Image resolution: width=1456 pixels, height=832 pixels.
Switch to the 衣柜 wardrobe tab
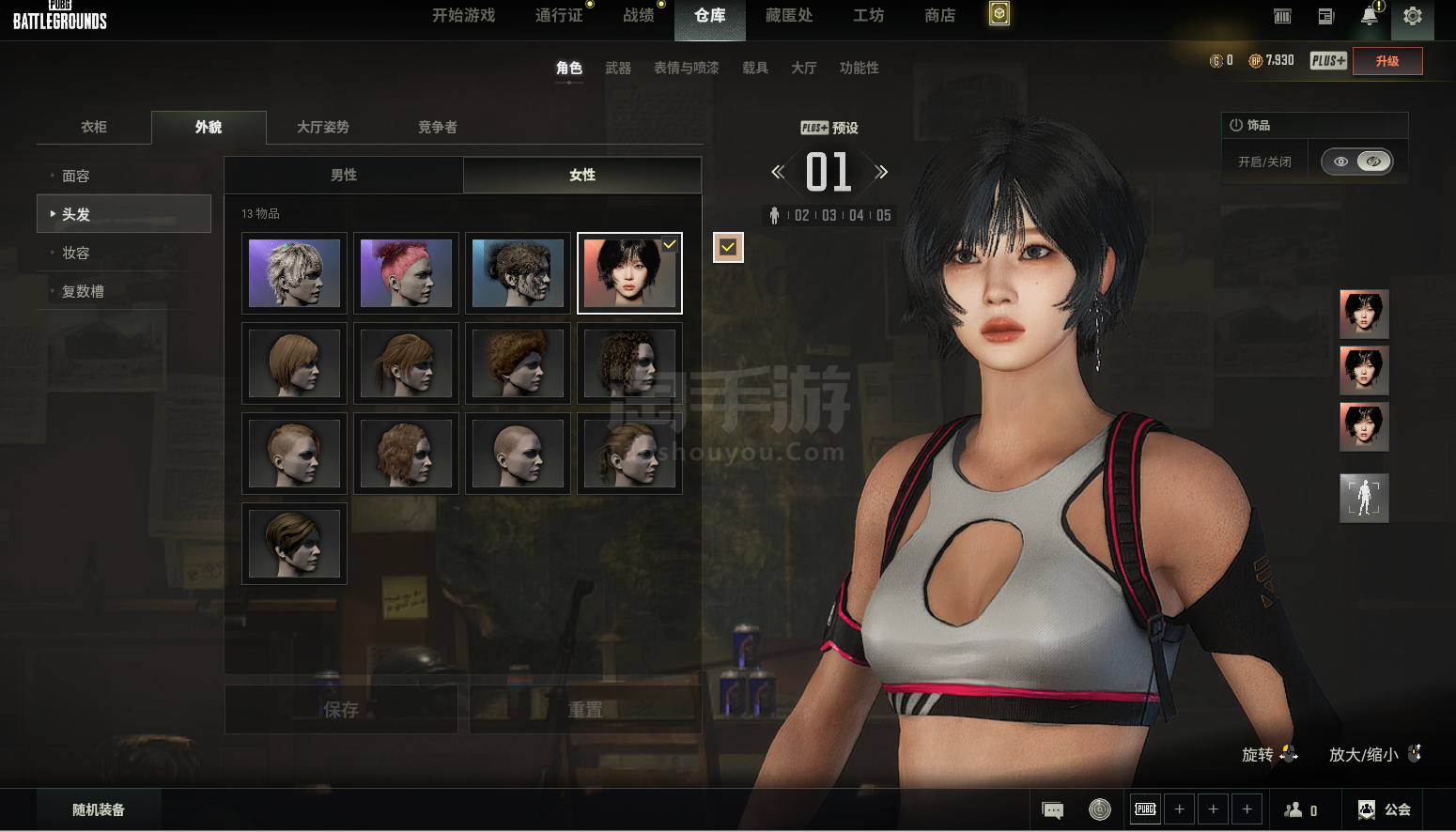coord(94,128)
